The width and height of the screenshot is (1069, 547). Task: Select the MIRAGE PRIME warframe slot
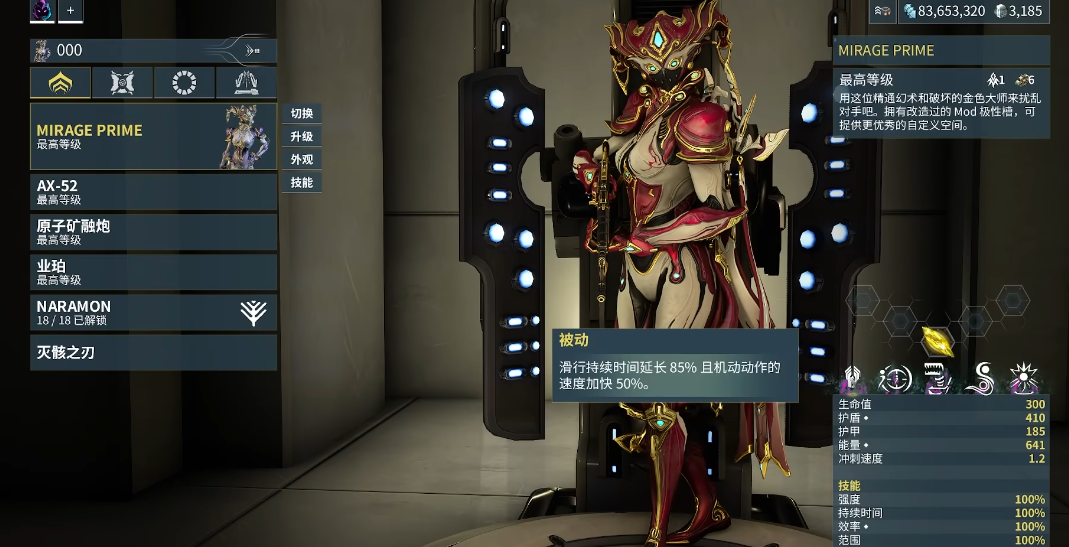point(153,136)
